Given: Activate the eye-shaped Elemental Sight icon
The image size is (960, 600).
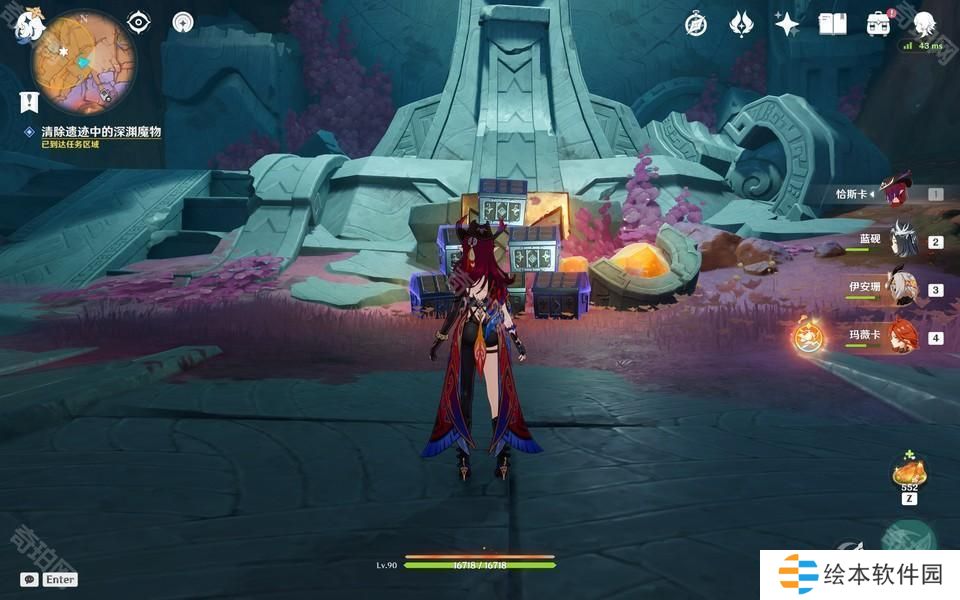Looking at the screenshot, I should click(138, 22).
